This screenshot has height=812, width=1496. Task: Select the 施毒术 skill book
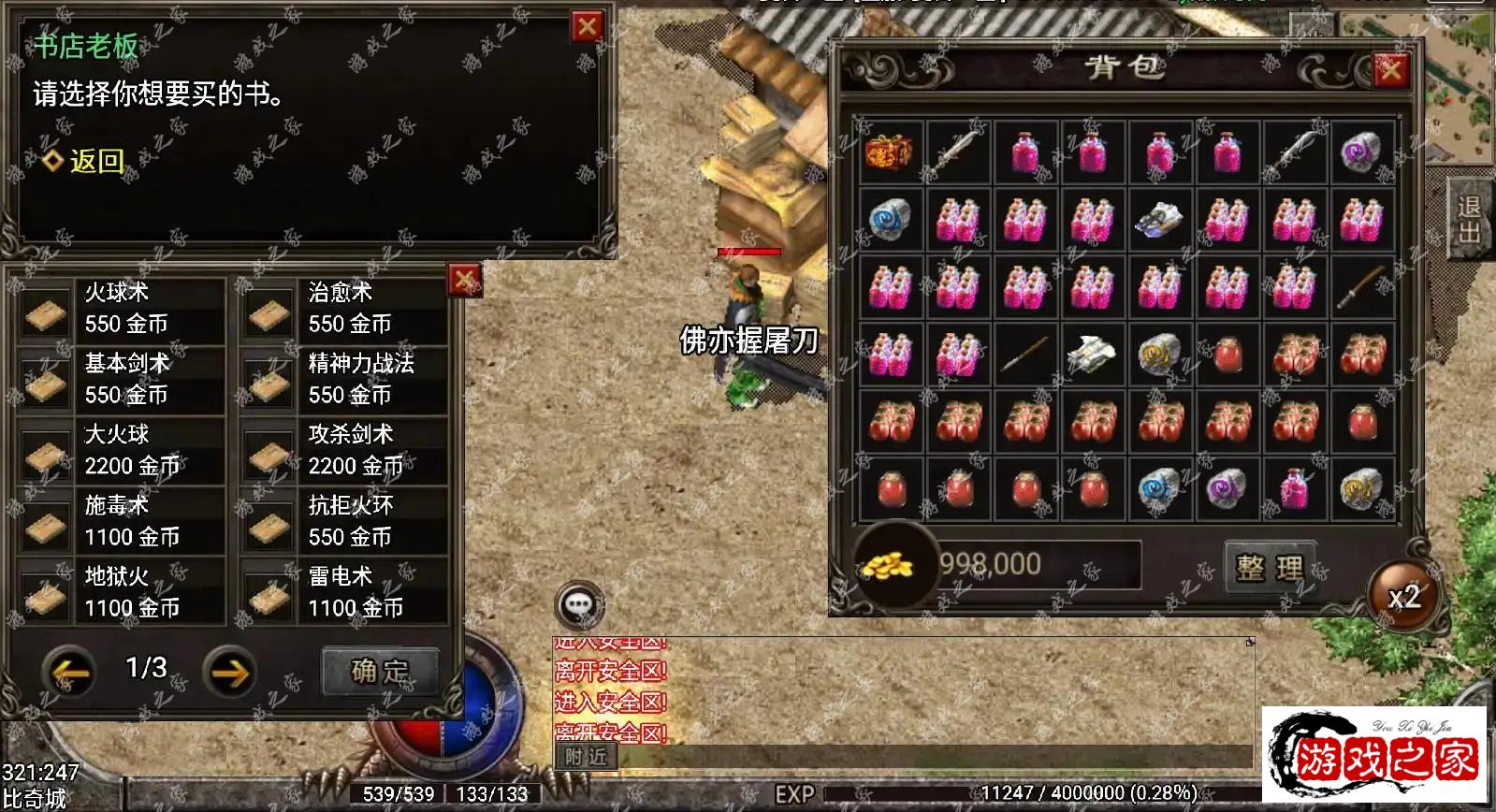click(122, 522)
